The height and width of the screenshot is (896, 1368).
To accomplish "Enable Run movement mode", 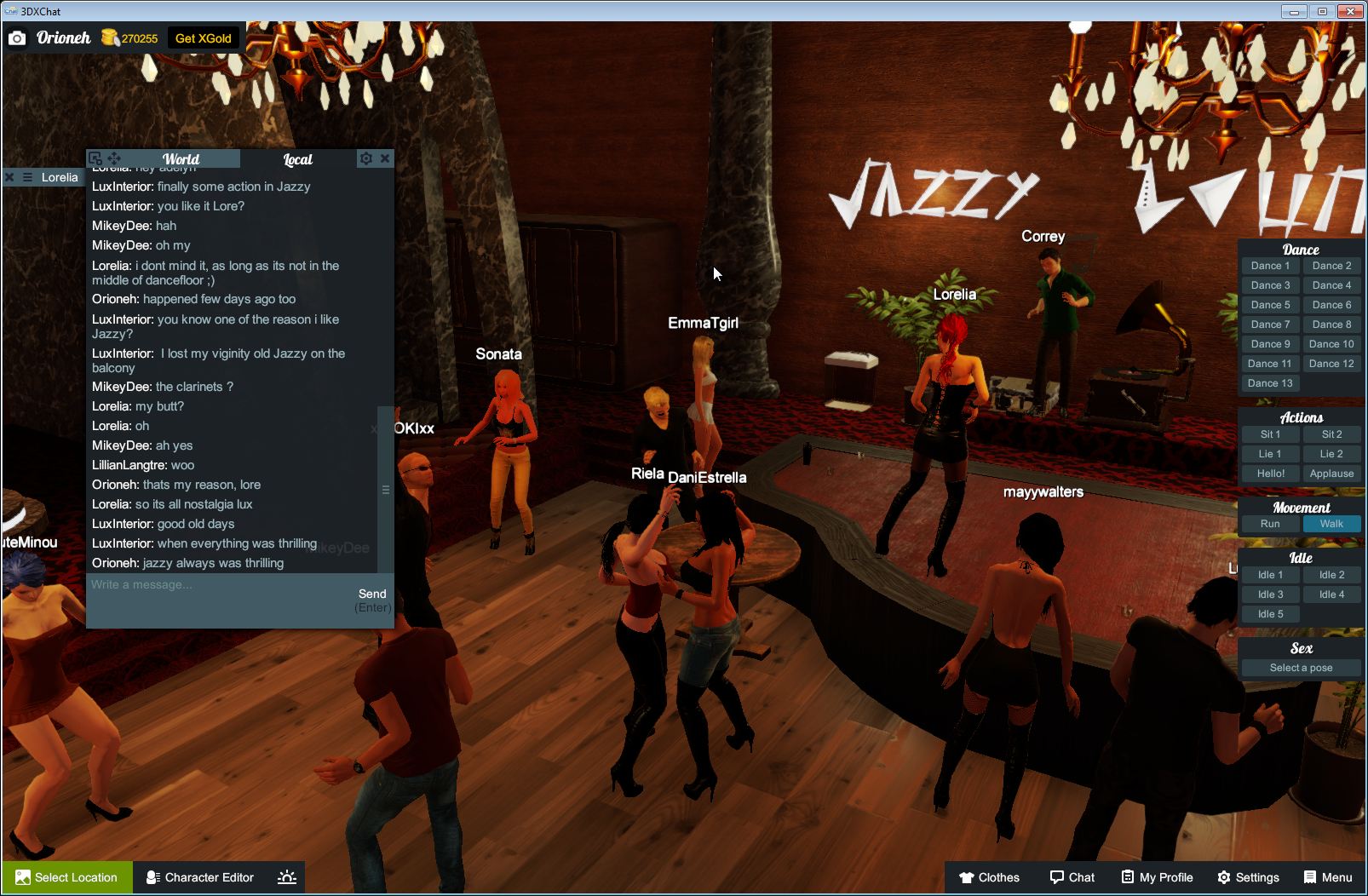I will 1269,524.
